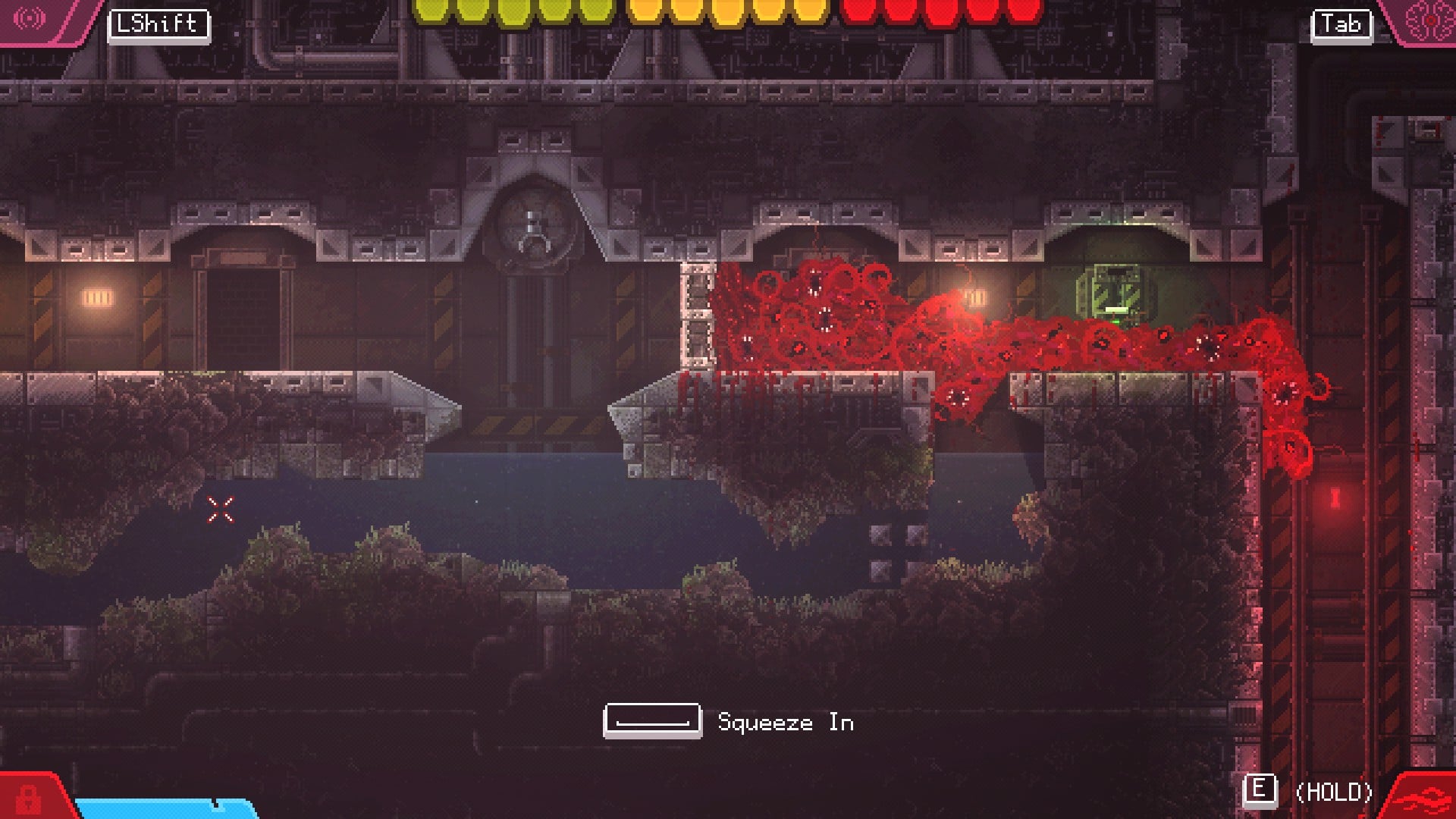The width and height of the screenshot is (1456, 819).
Task: Click the red crosshair marker in the water
Action: [x=221, y=508]
